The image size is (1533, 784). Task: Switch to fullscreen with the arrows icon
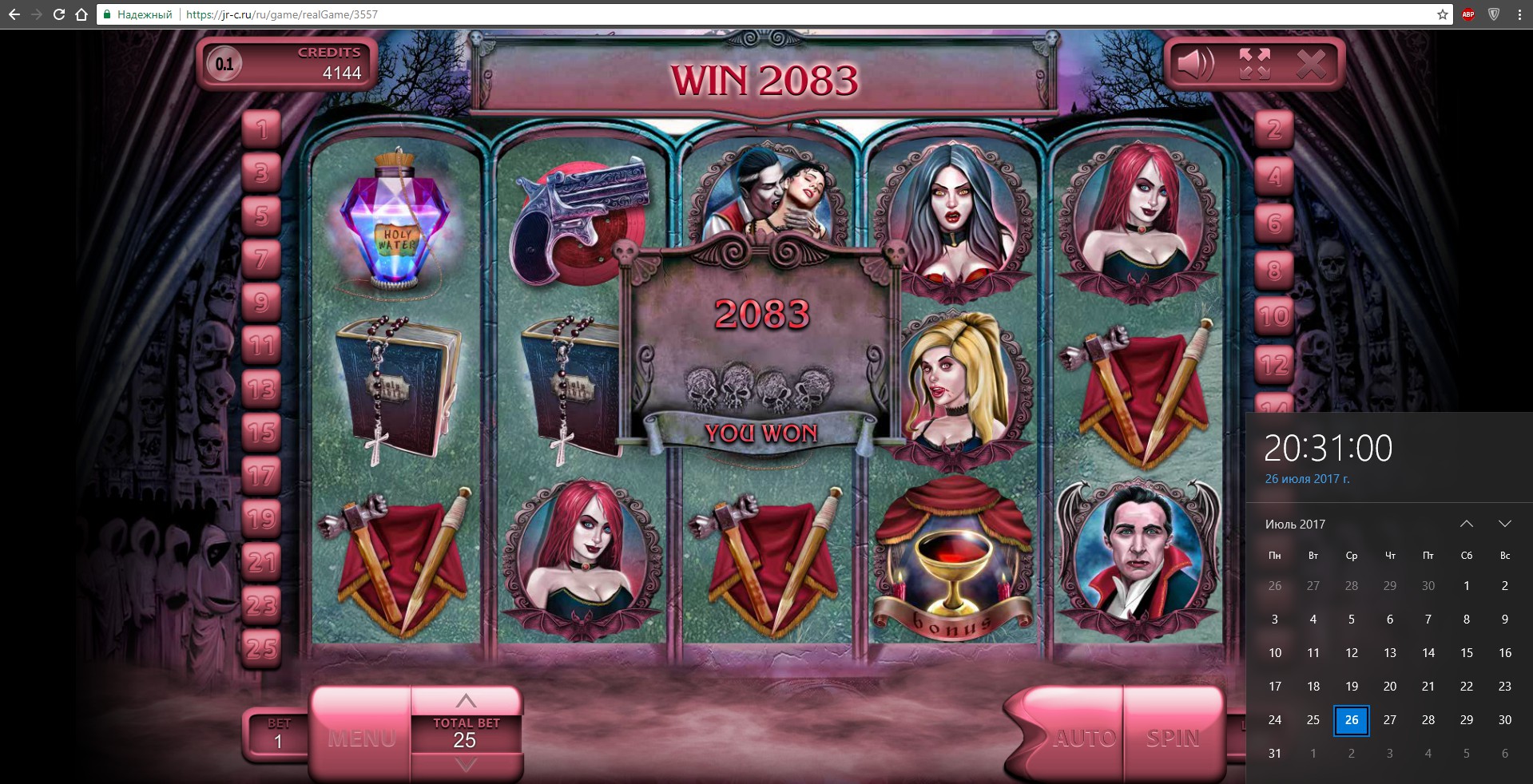[x=1254, y=64]
